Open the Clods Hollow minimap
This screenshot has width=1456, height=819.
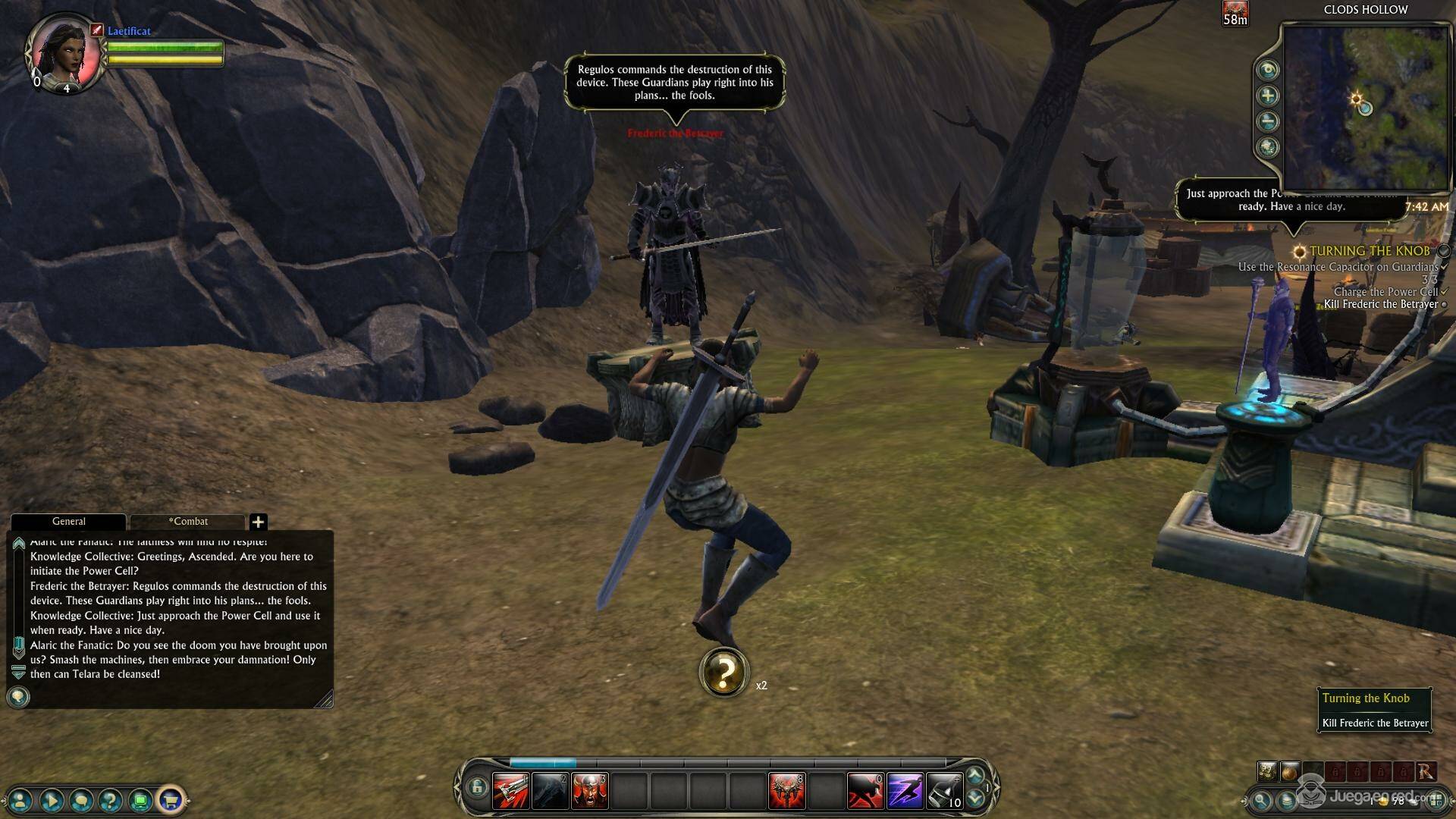[1364, 107]
